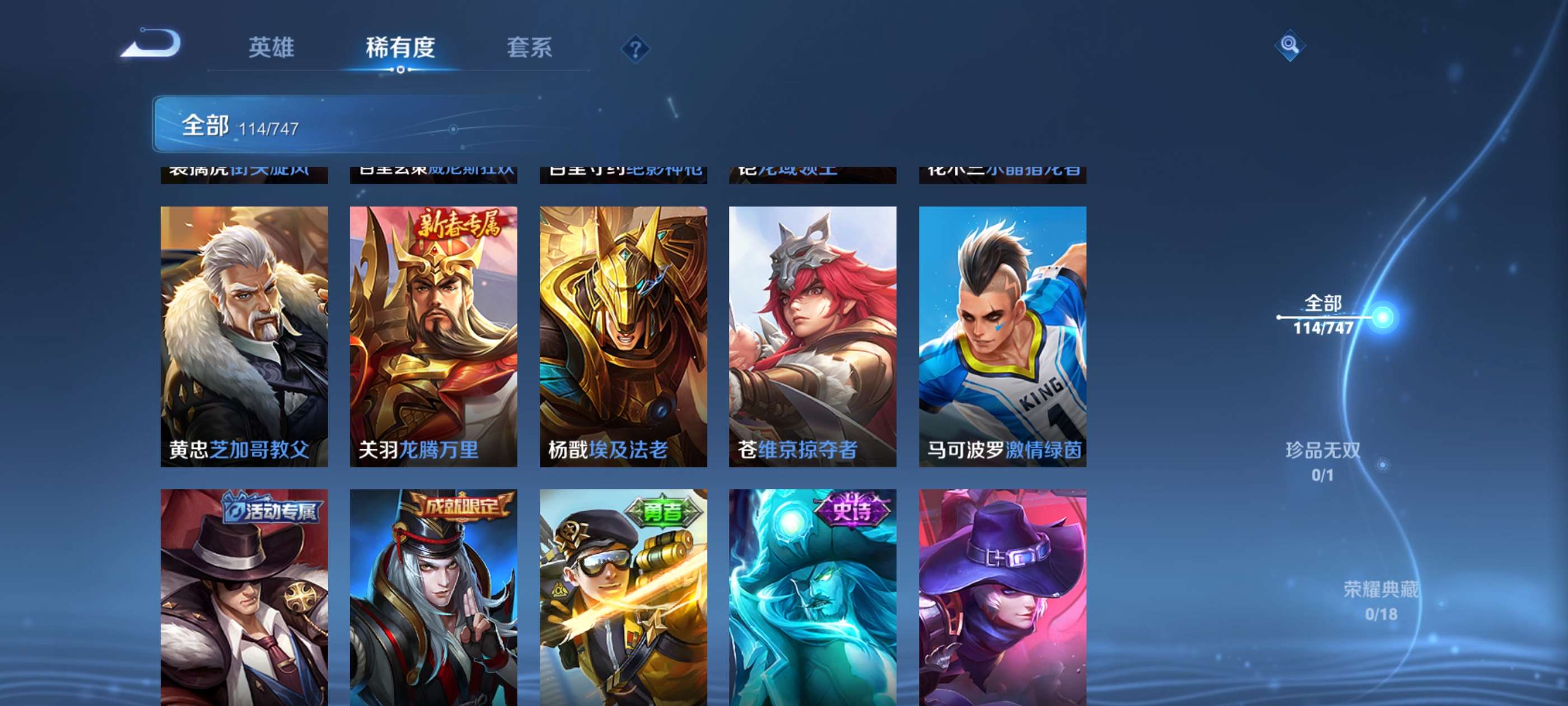Image resolution: width=1568 pixels, height=706 pixels.
Task: Pick the skin card tagged 史诗
Action: 813,597
